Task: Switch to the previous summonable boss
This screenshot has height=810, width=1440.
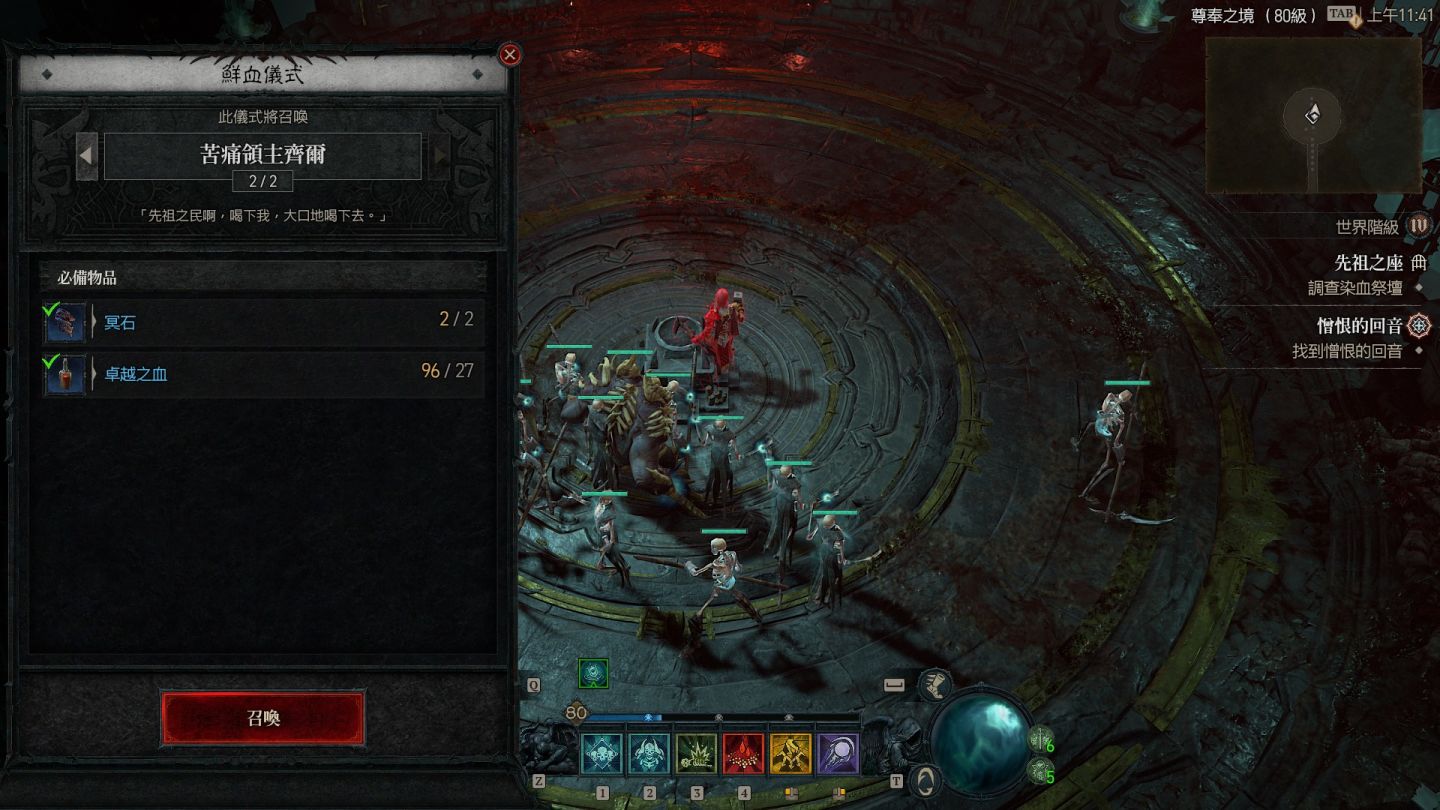Action: click(x=87, y=156)
